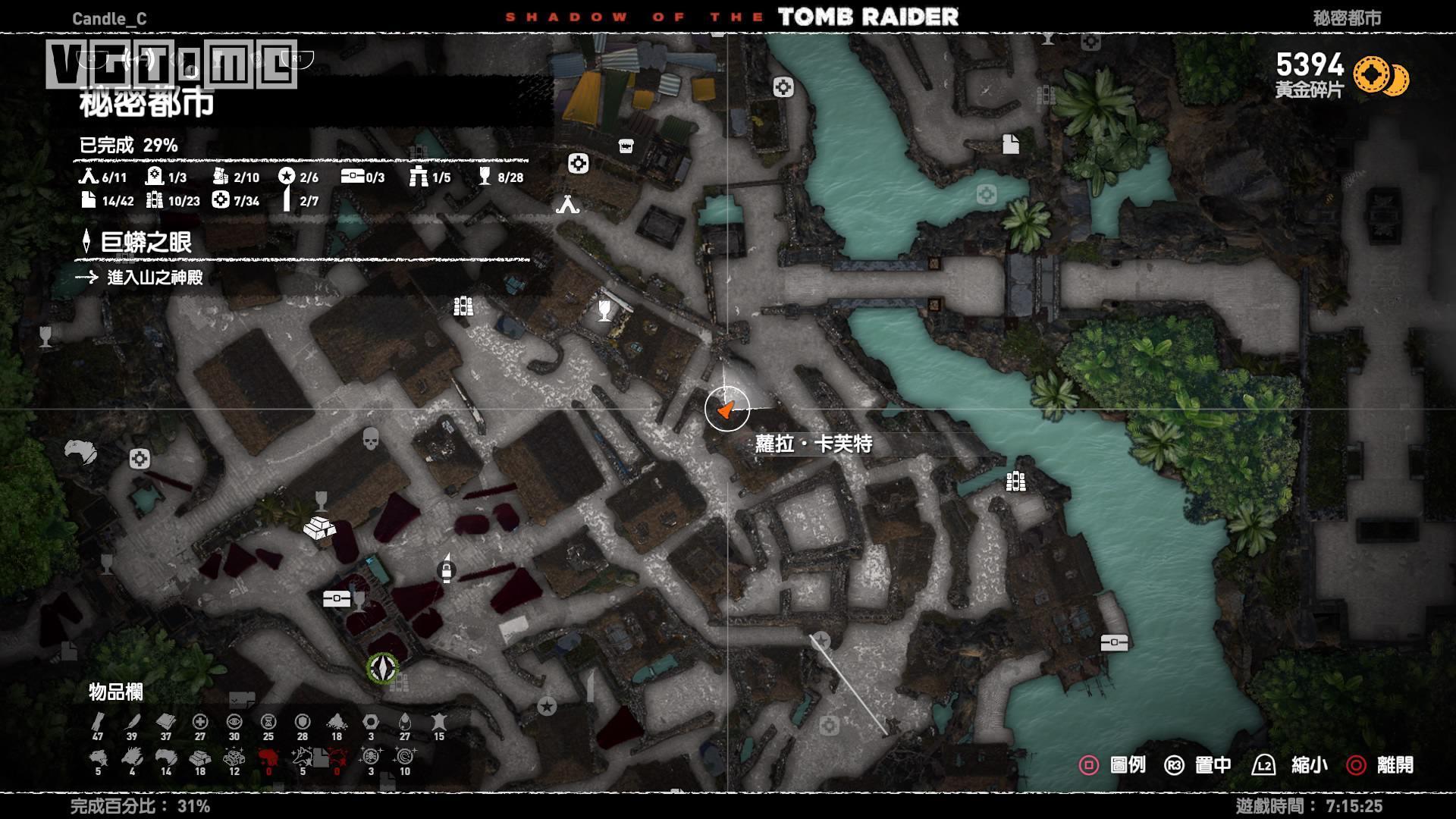Click the 置中 center-map label
Viewport: 1456px width, 819px height.
1213,764
